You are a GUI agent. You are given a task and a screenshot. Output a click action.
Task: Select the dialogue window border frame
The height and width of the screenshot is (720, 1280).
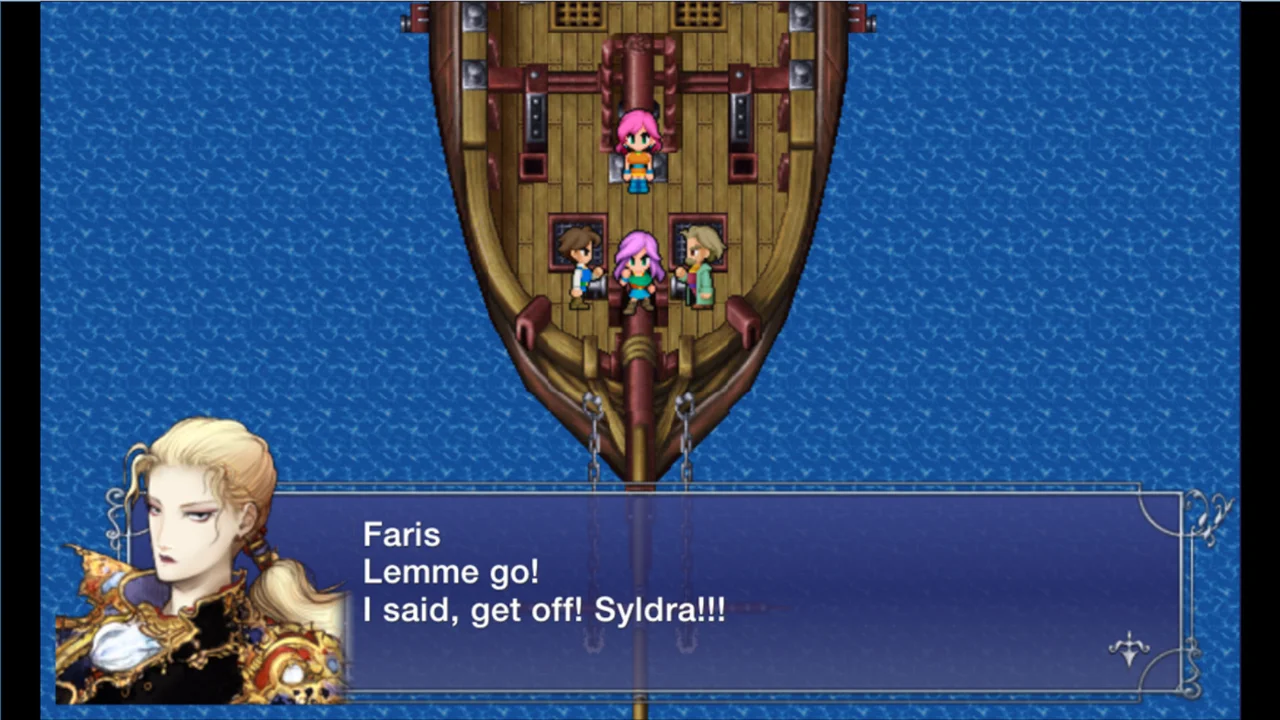(x=700, y=487)
